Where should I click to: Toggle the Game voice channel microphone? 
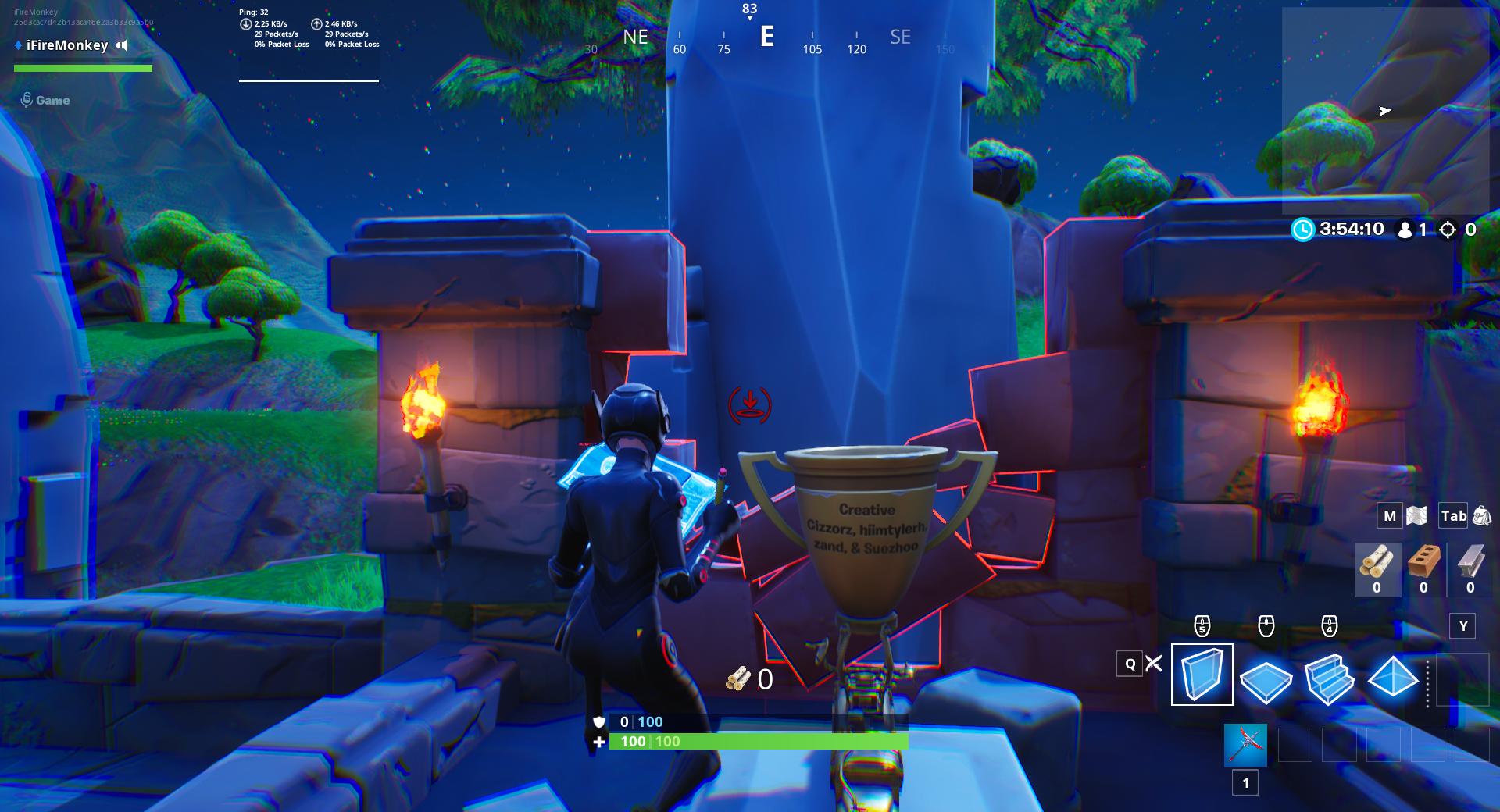tap(28, 100)
